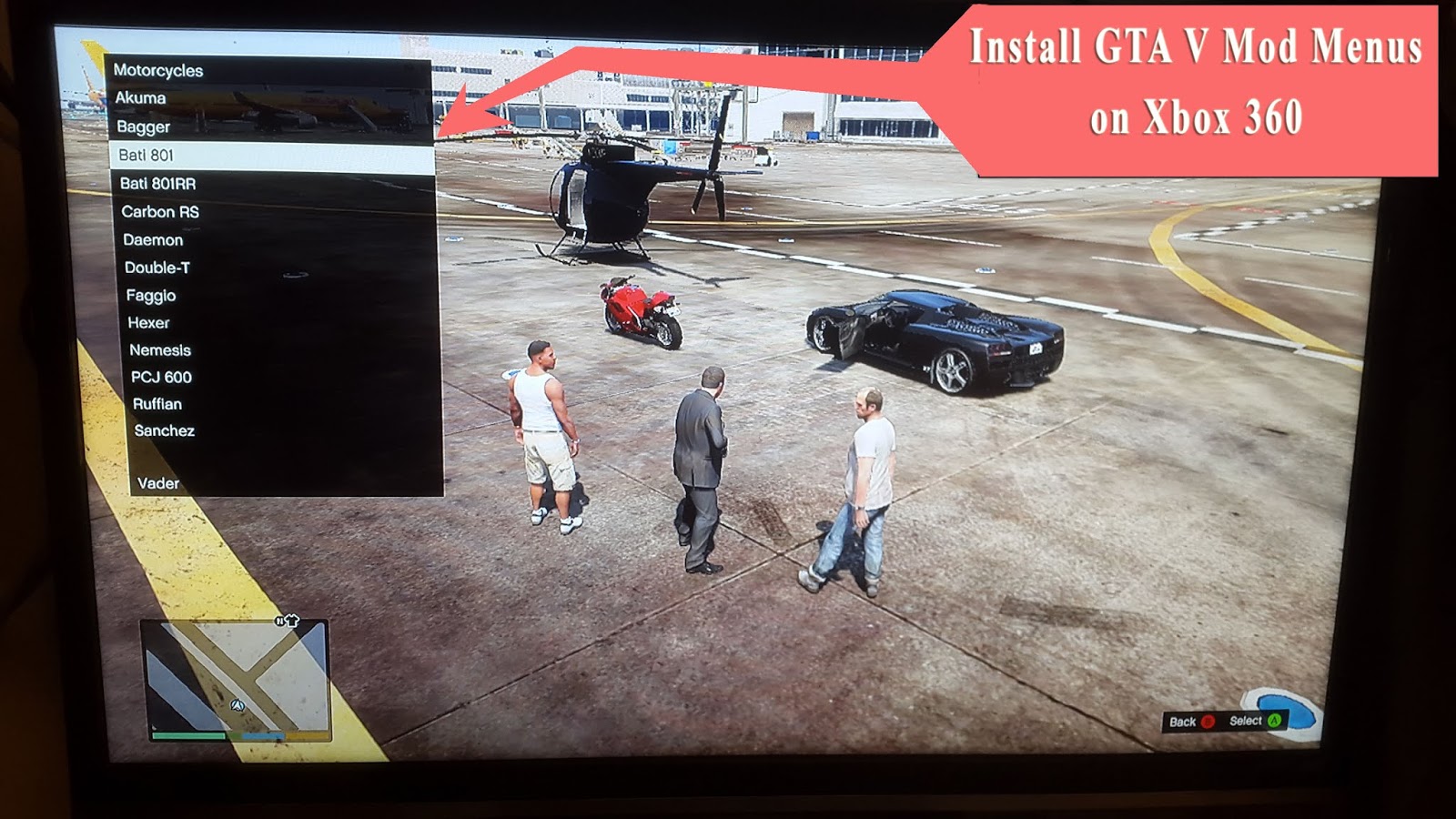Click the safehouse icon above the minimap
This screenshot has height=819, width=1456.
tap(279, 620)
